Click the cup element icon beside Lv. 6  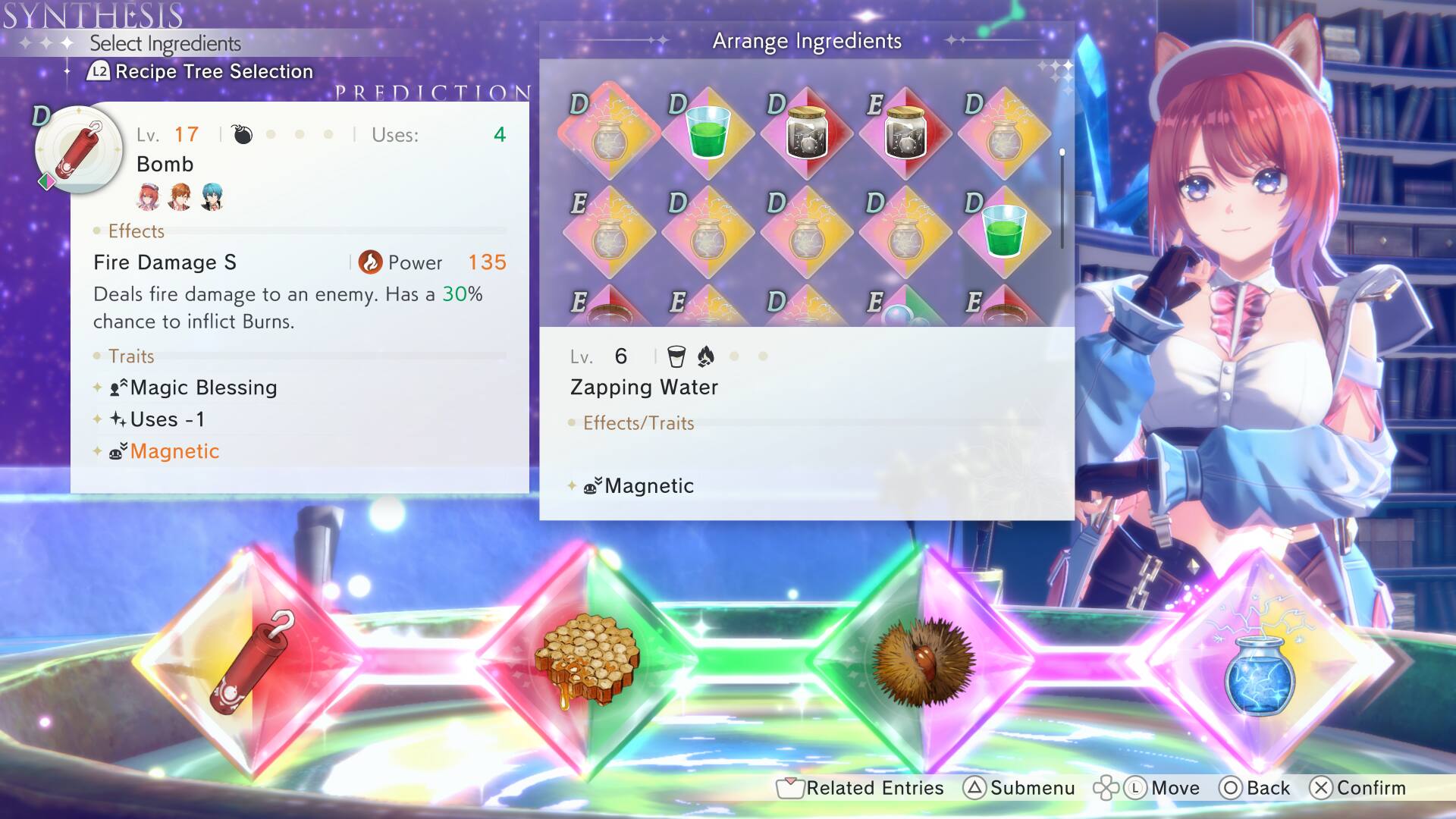(x=673, y=356)
